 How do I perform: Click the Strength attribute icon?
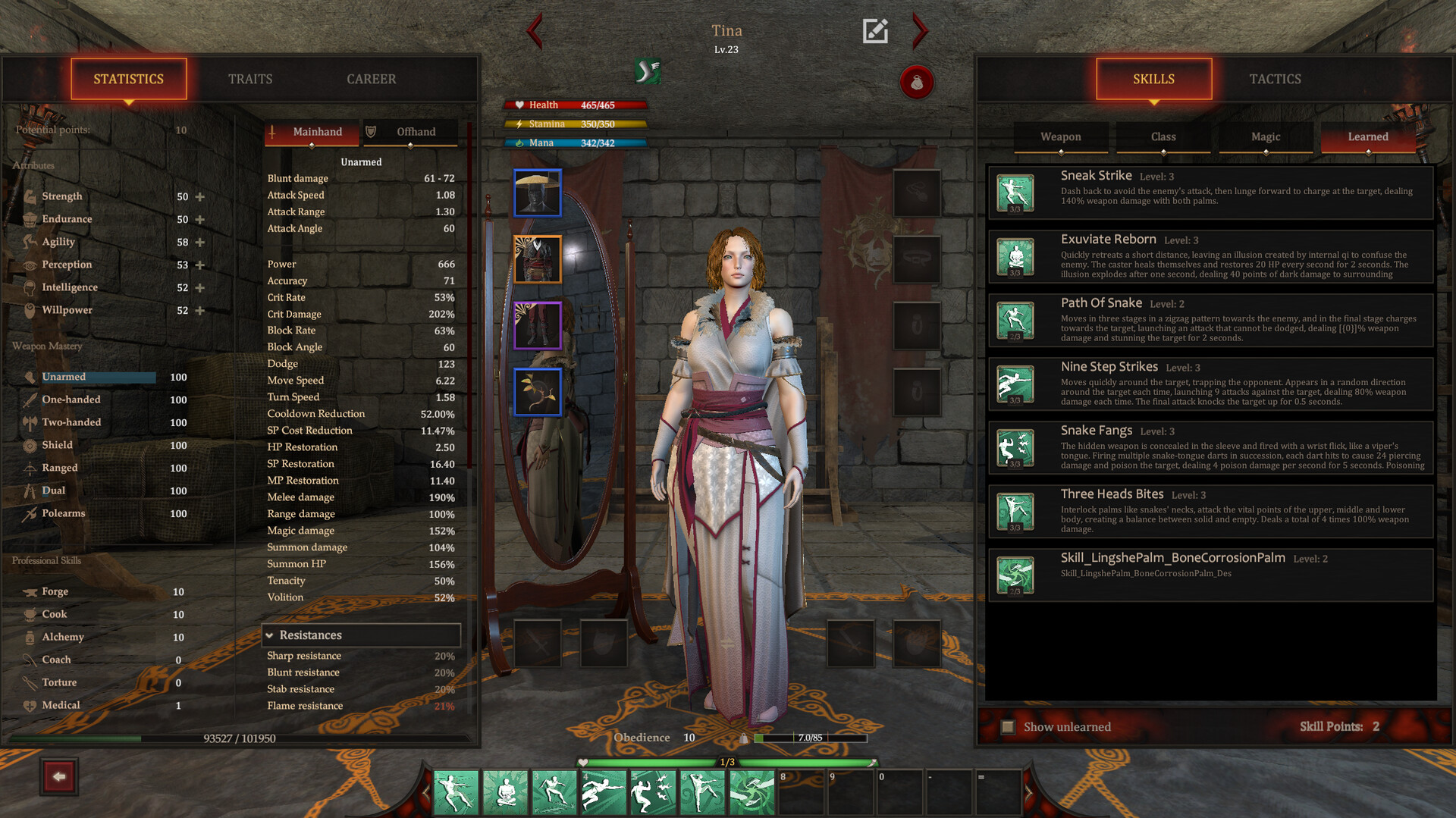30,196
